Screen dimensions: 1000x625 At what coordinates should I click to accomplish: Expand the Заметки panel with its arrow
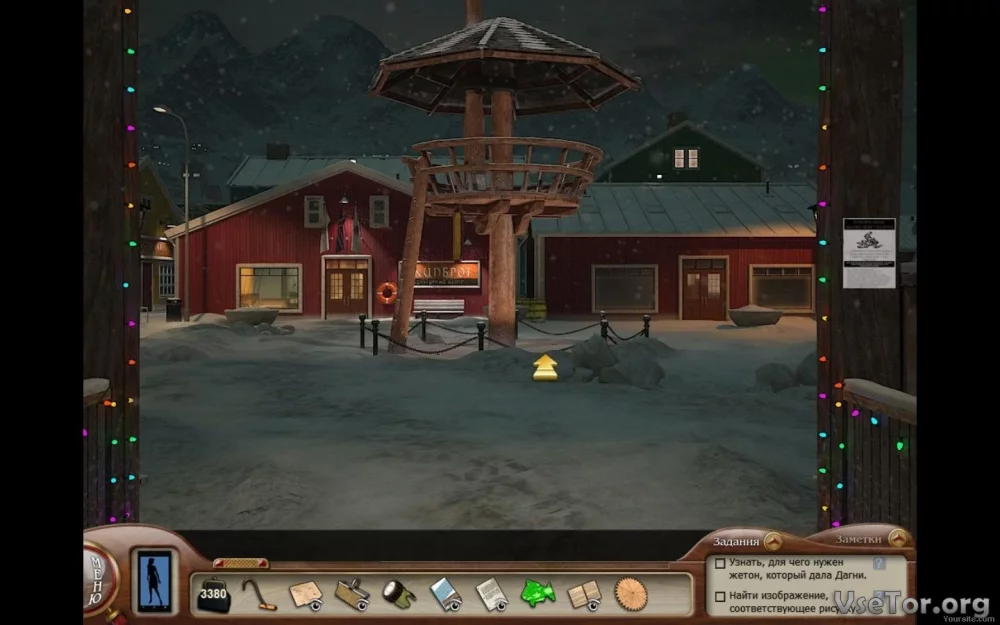pos(897,538)
